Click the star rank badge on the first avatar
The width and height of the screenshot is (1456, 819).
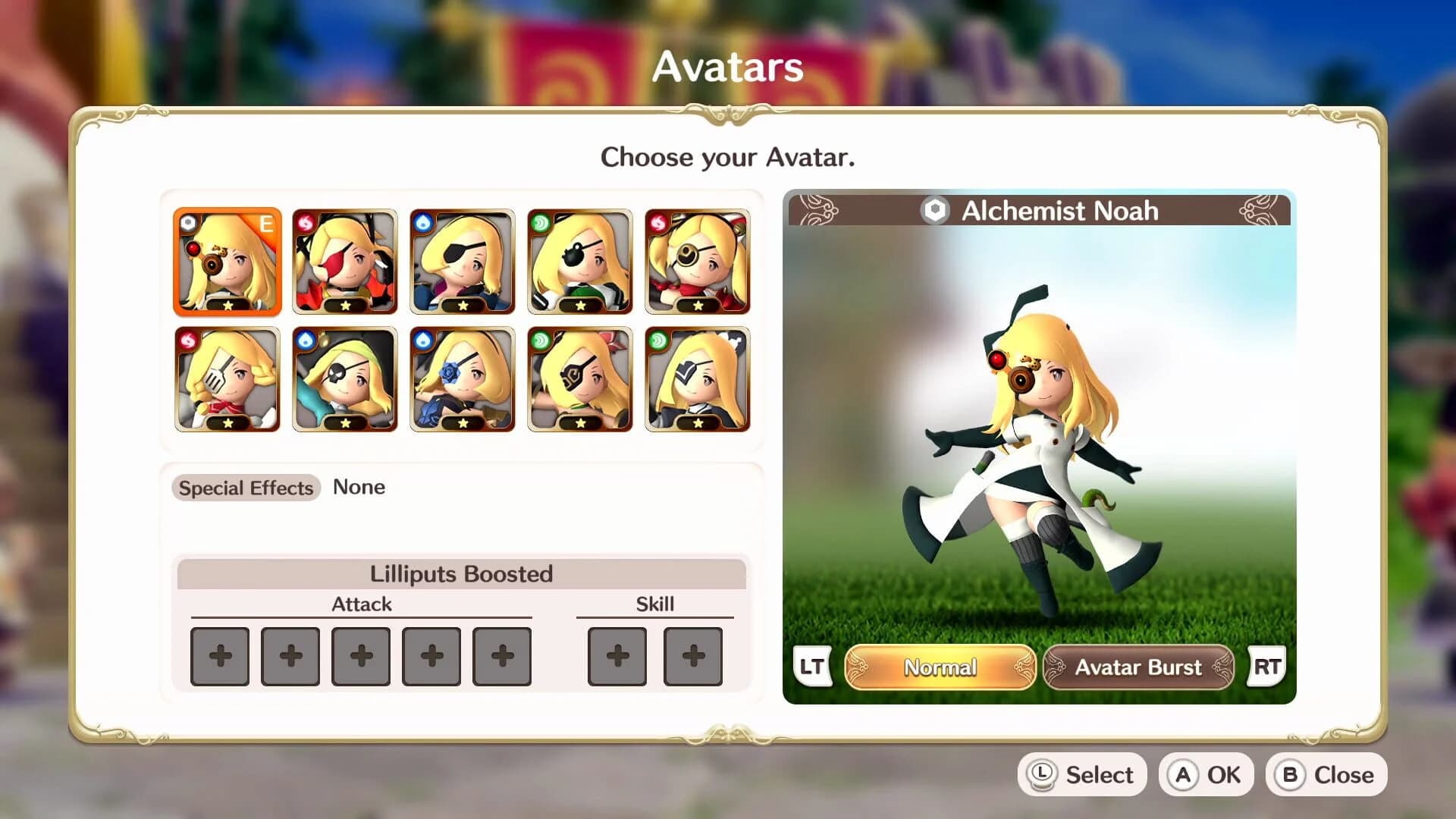(x=227, y=307)
